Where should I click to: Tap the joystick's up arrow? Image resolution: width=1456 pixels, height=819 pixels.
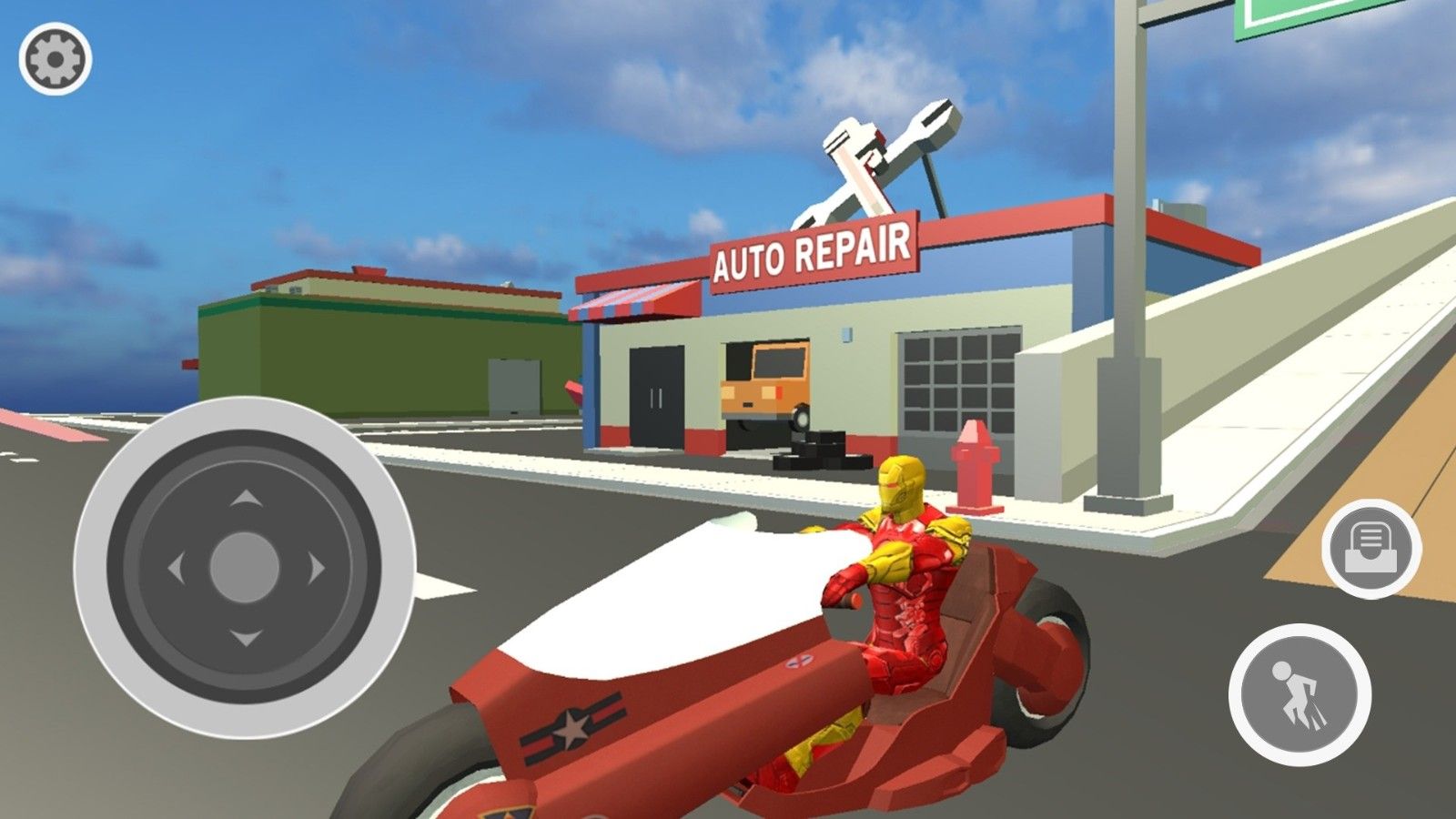click(244, 499)
